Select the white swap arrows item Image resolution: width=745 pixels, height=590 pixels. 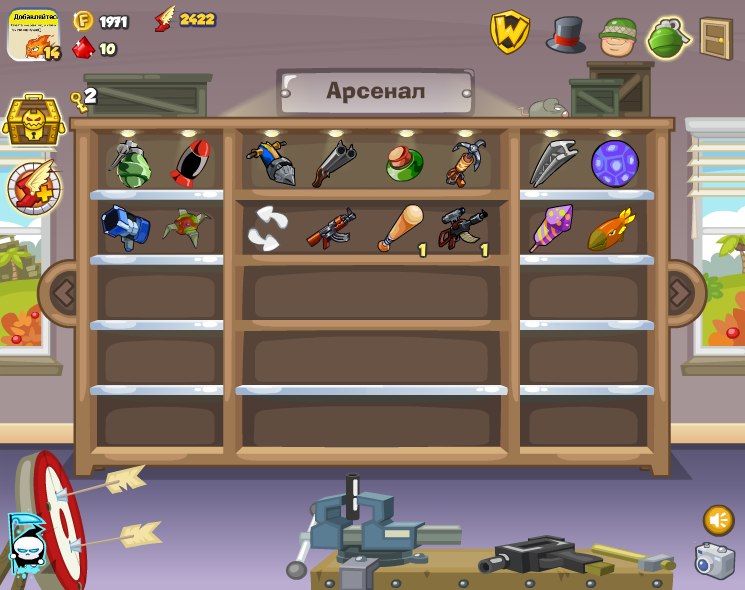point(269,229)
